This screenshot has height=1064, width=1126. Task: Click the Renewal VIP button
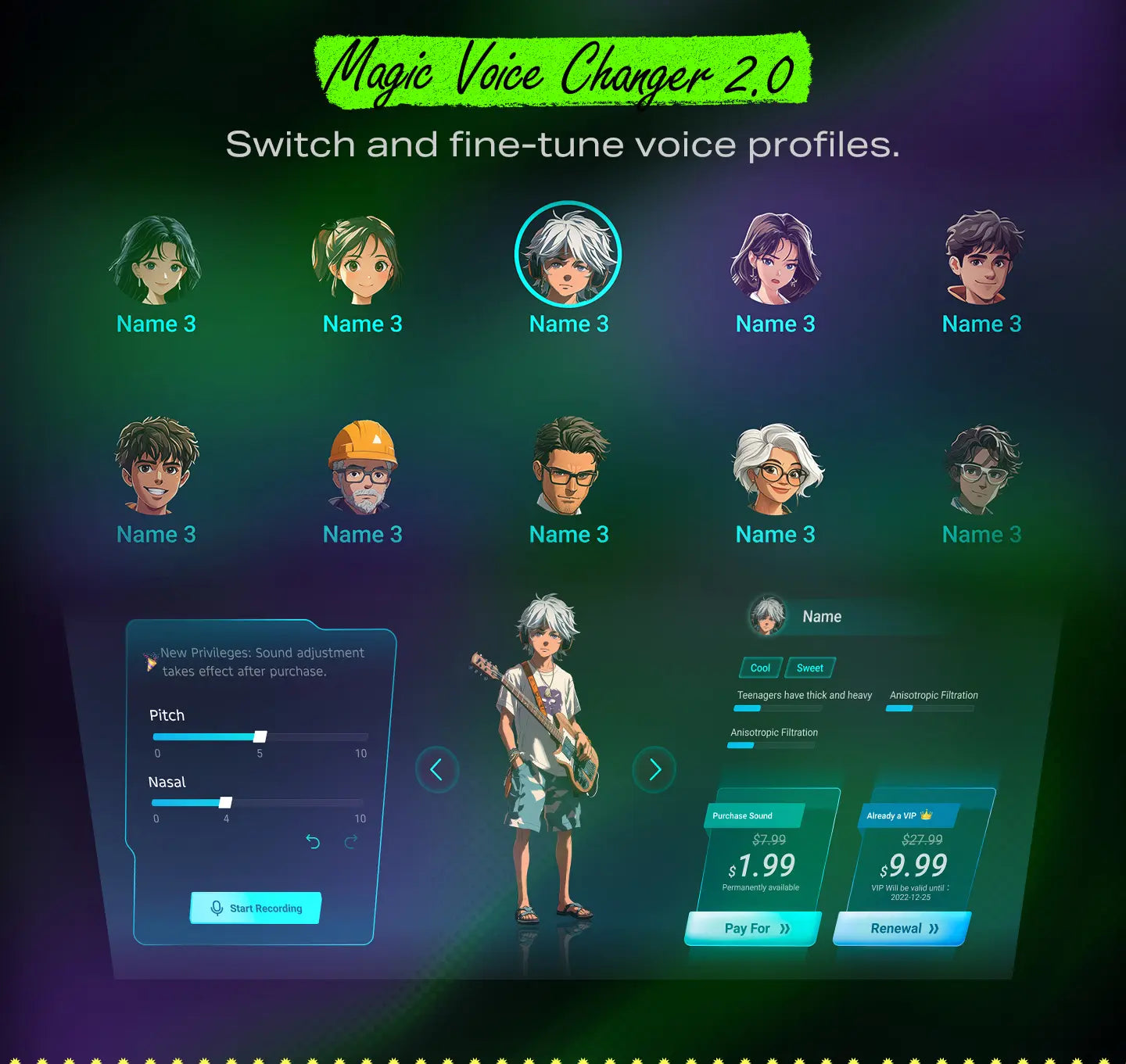pyautogui.click(x=902, y=929)
